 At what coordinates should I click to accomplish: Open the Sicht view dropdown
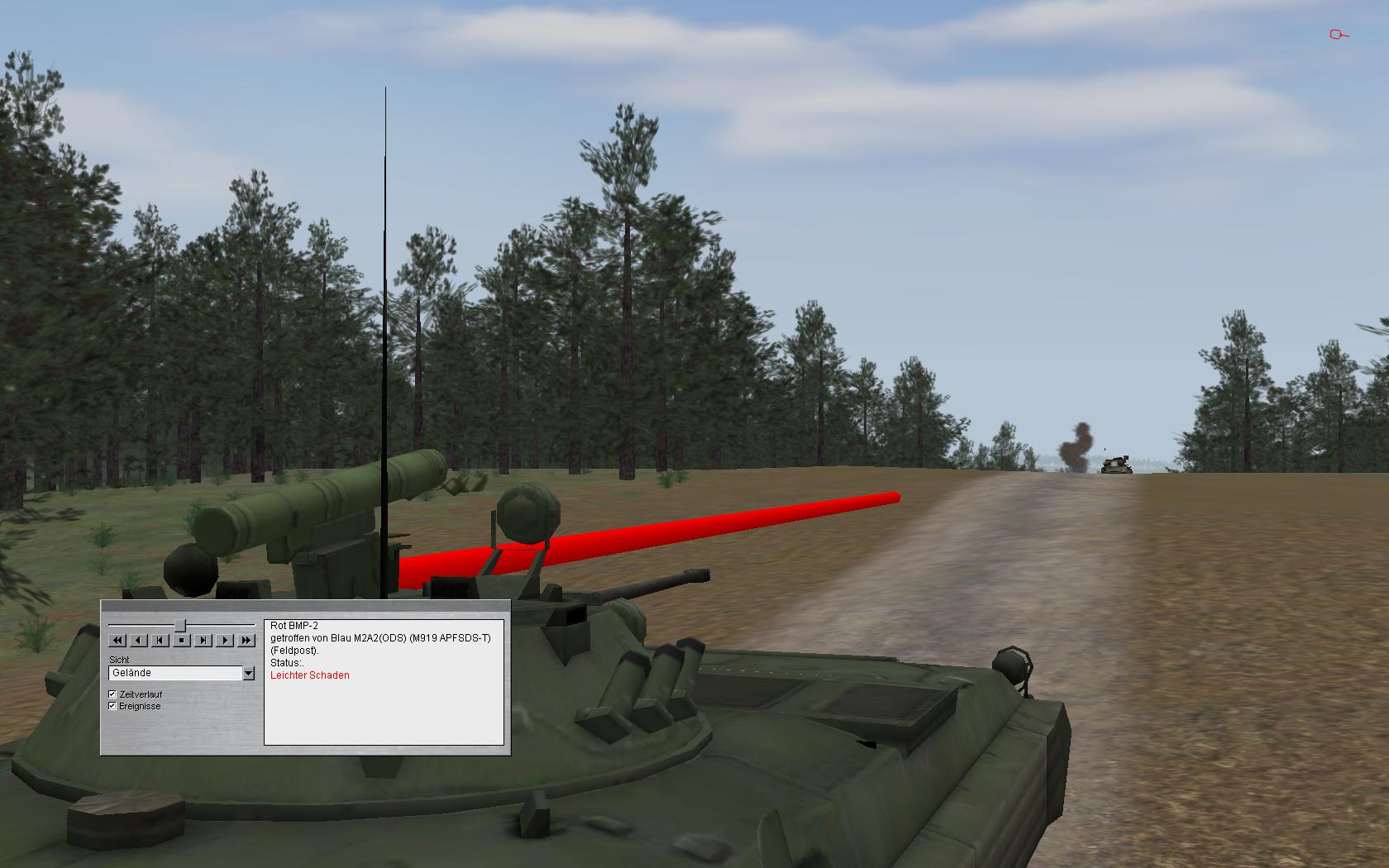248,674
